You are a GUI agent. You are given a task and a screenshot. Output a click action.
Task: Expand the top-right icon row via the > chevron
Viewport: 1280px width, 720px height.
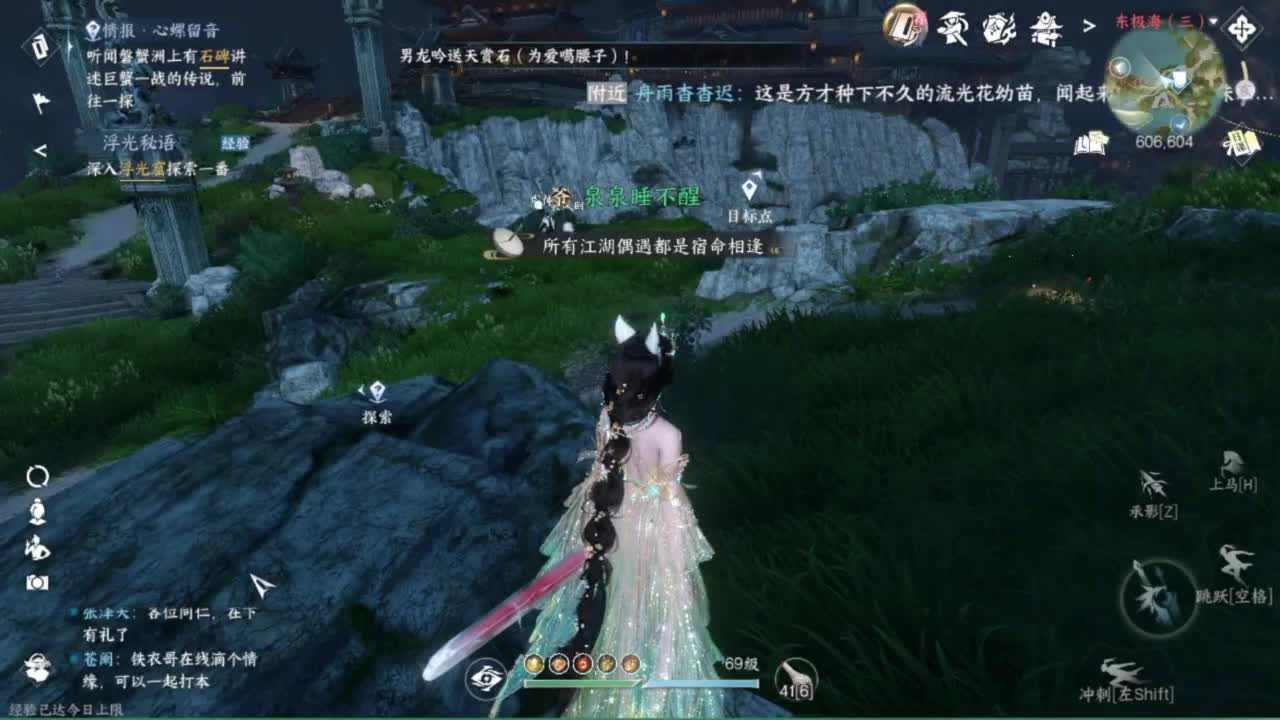1089,27
